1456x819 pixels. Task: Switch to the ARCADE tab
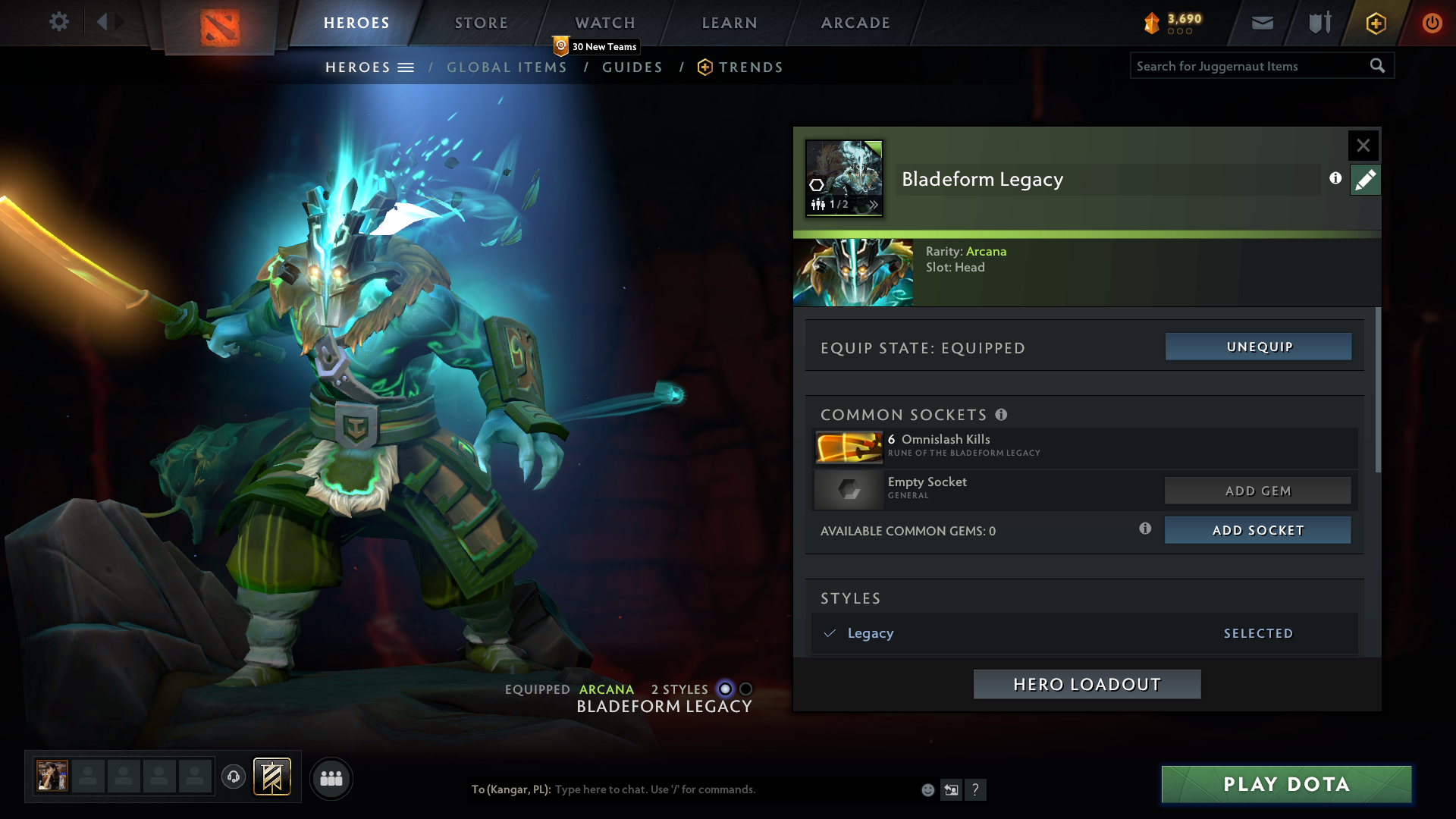click(855, 23)
